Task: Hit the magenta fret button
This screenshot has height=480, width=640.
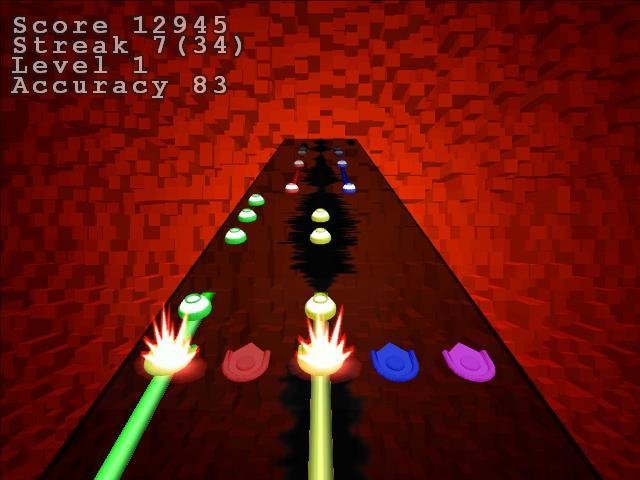Action: (468, 362)
